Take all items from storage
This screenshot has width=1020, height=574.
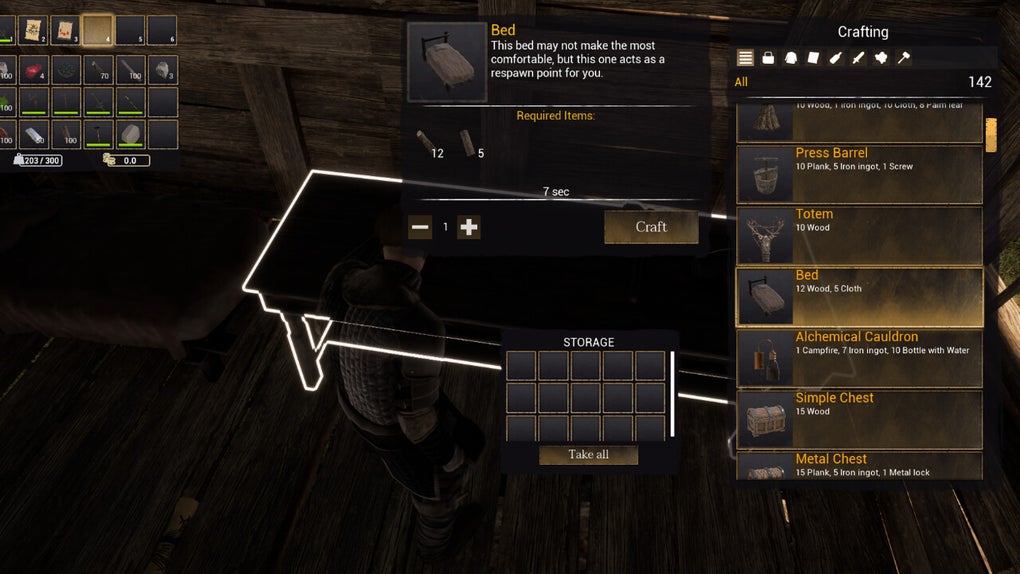click(x=588, y=455)
